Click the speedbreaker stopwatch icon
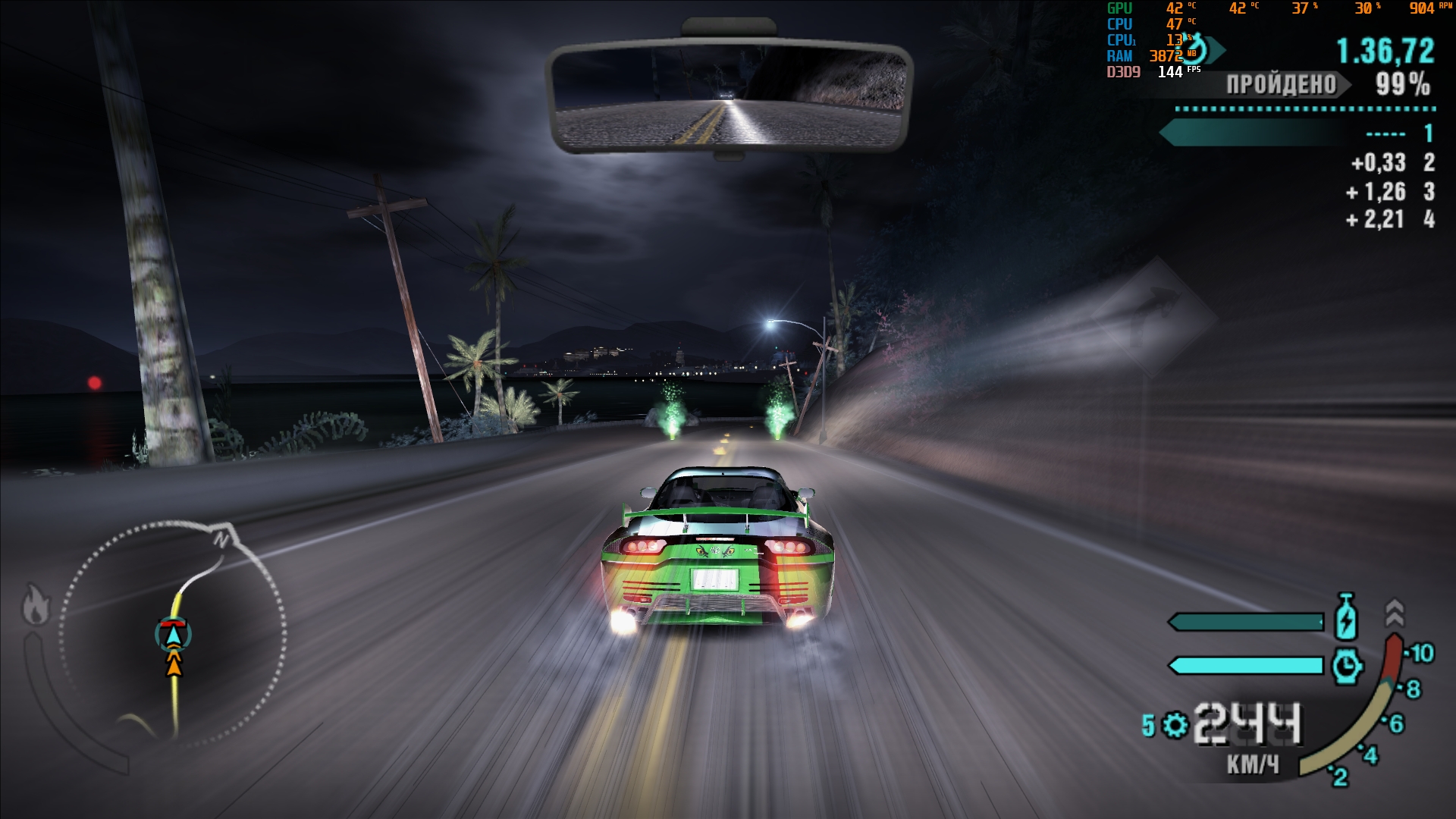Screen dimensions: 1456x819 point(1346,666)
